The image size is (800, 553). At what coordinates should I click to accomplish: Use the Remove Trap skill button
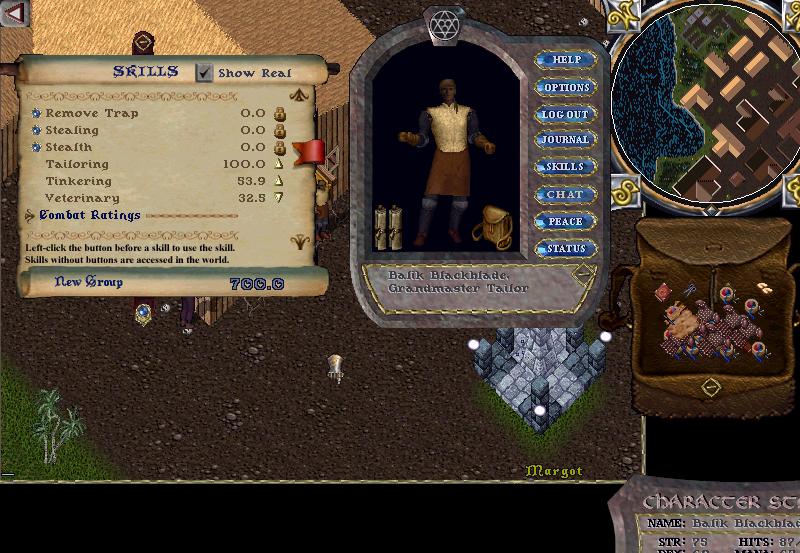[x=36, y=113]
